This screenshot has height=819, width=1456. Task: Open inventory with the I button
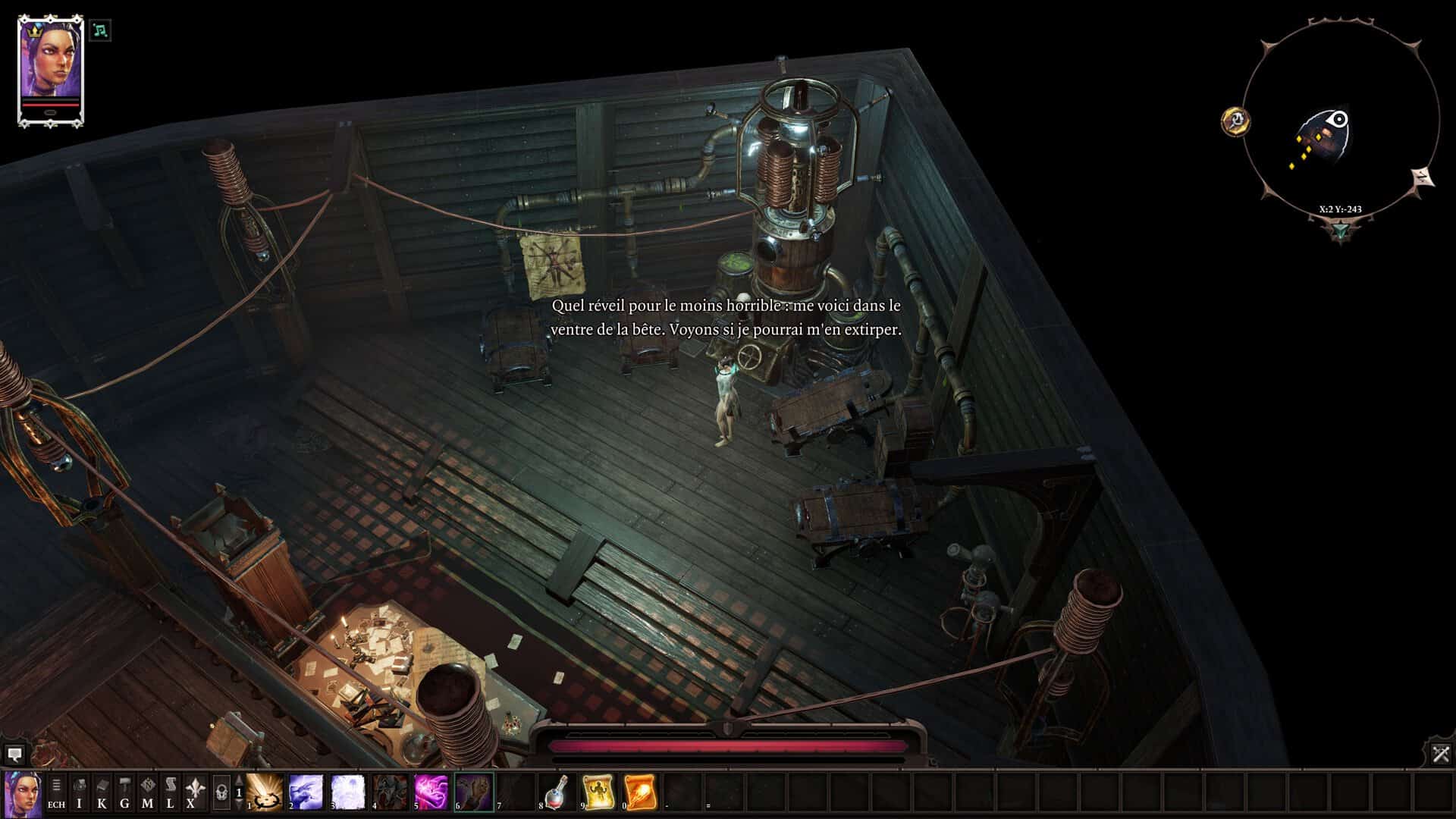pyautogui.click(x=79, y=792)
